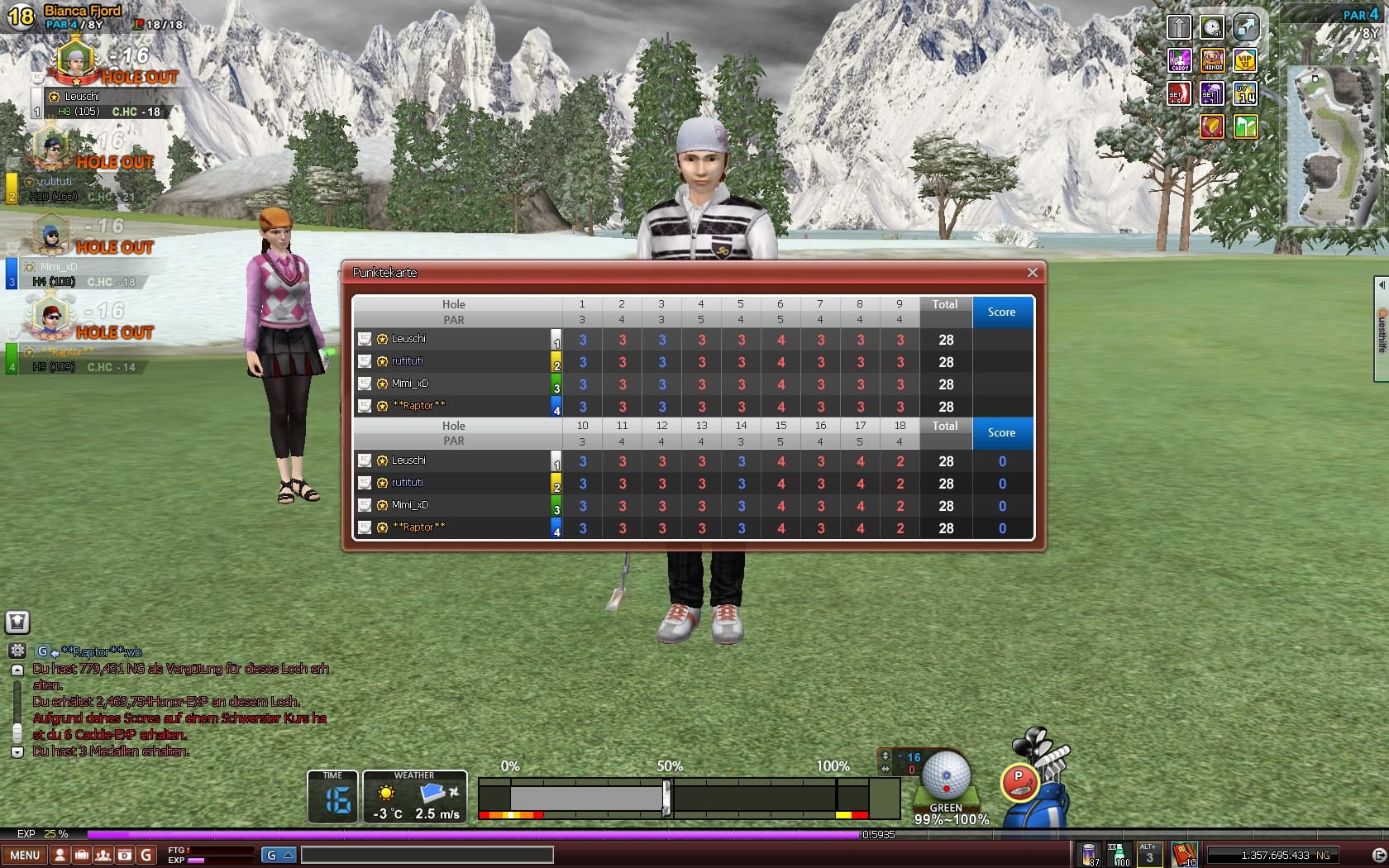The height and width of the screenshot is (868, 1389).
Task: Open the briefcase inventory icon
Action: point(81,855)
